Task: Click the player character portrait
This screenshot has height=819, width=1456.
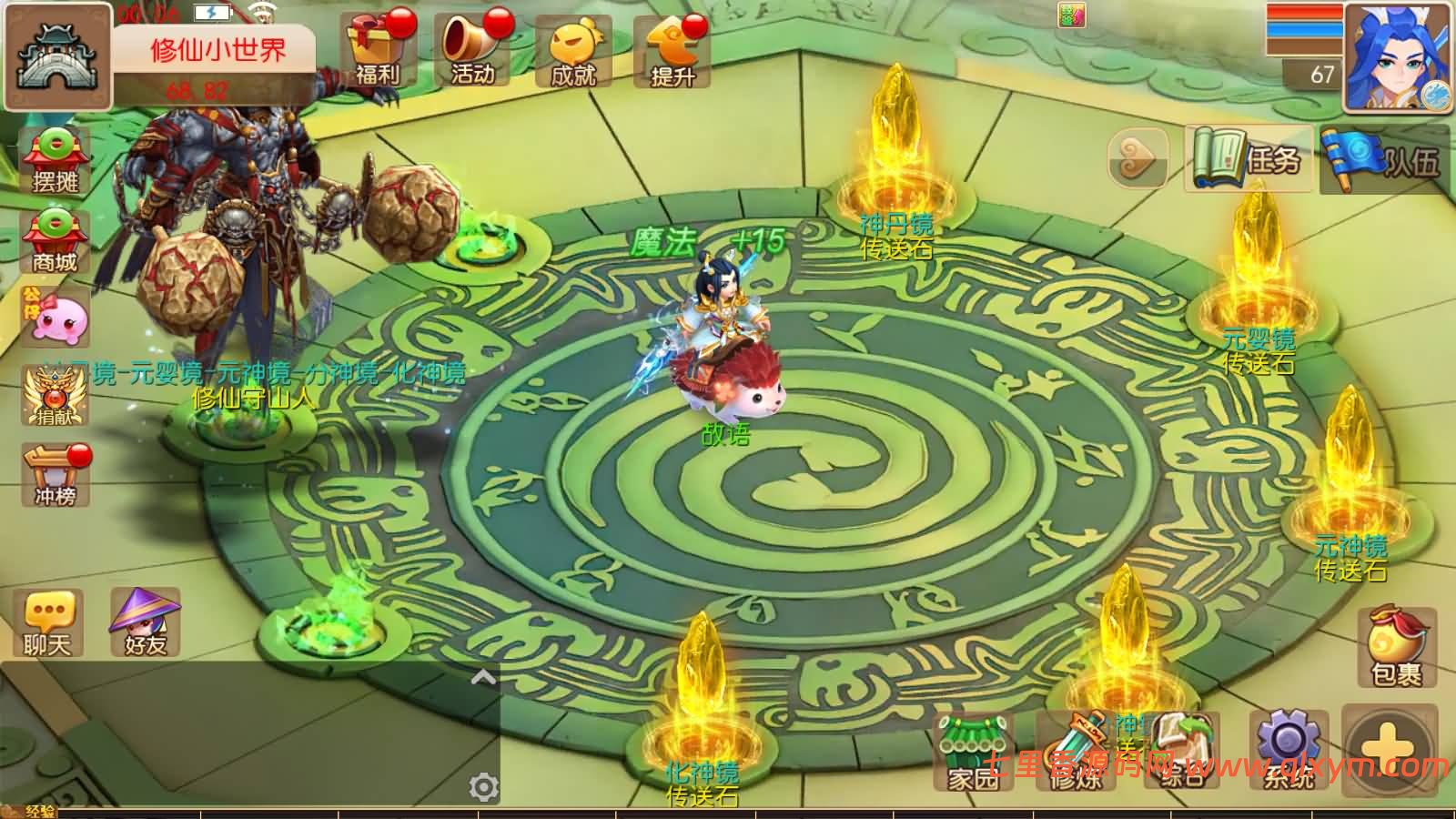Action: tap(1396, 57)
